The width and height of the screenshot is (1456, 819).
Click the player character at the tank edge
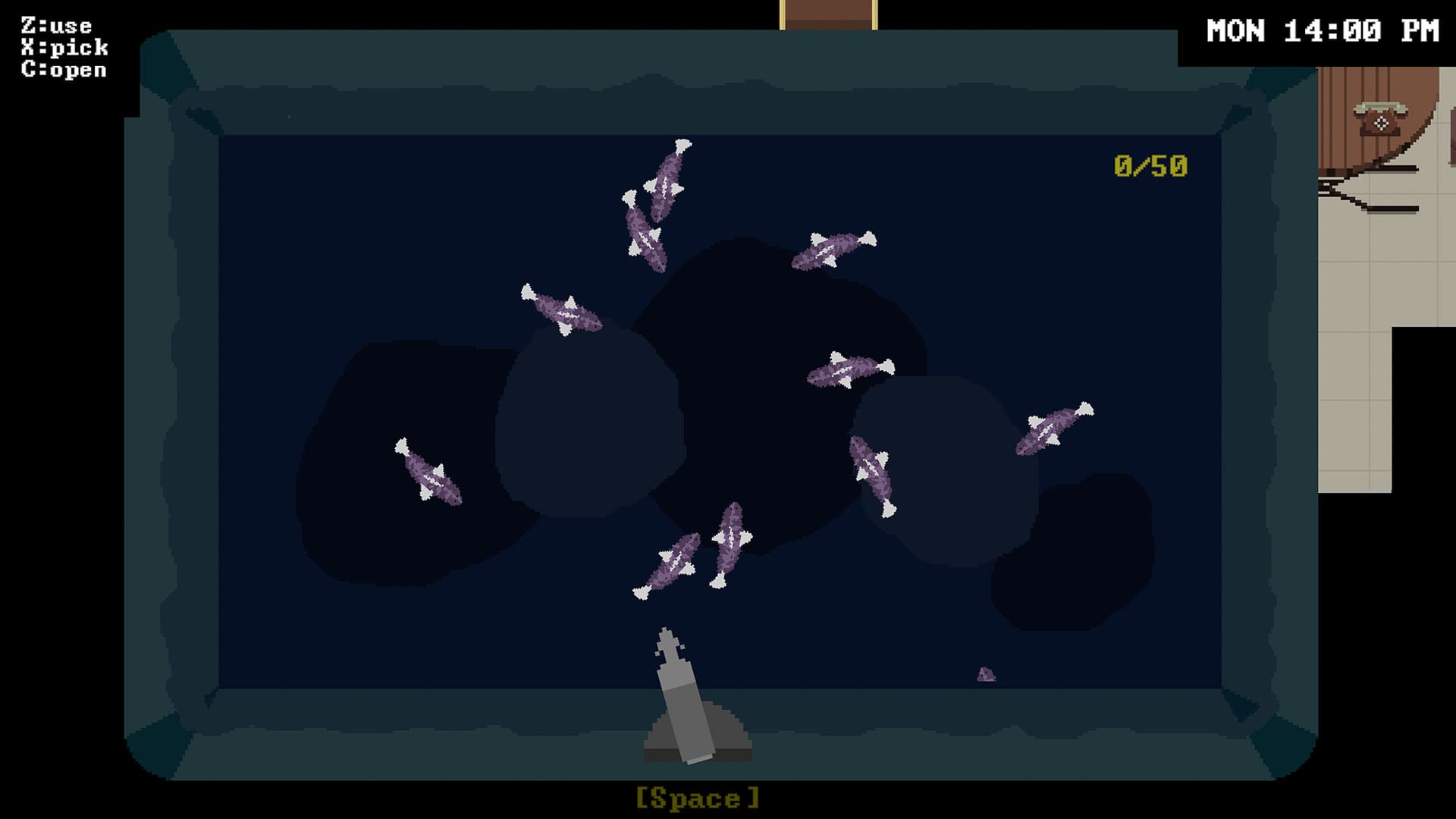tap(682, 690)
